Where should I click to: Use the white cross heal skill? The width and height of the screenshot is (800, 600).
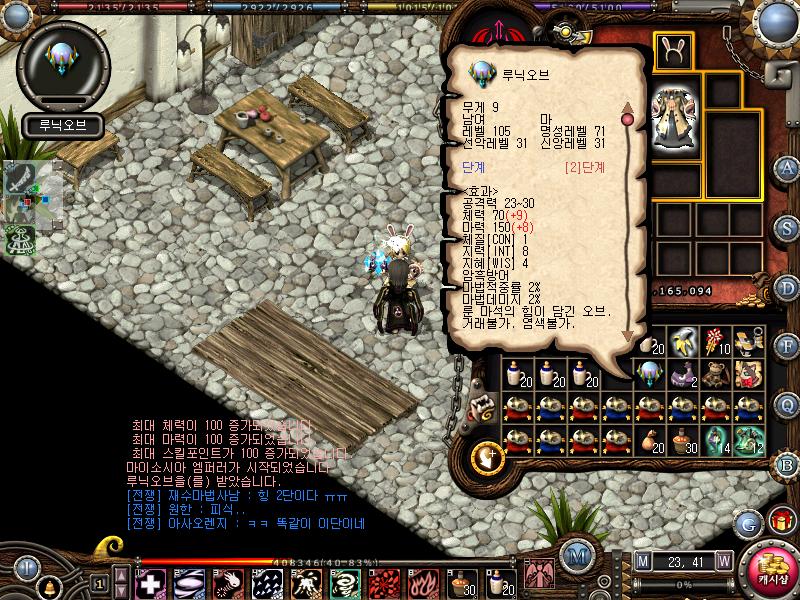click(151, 583)
